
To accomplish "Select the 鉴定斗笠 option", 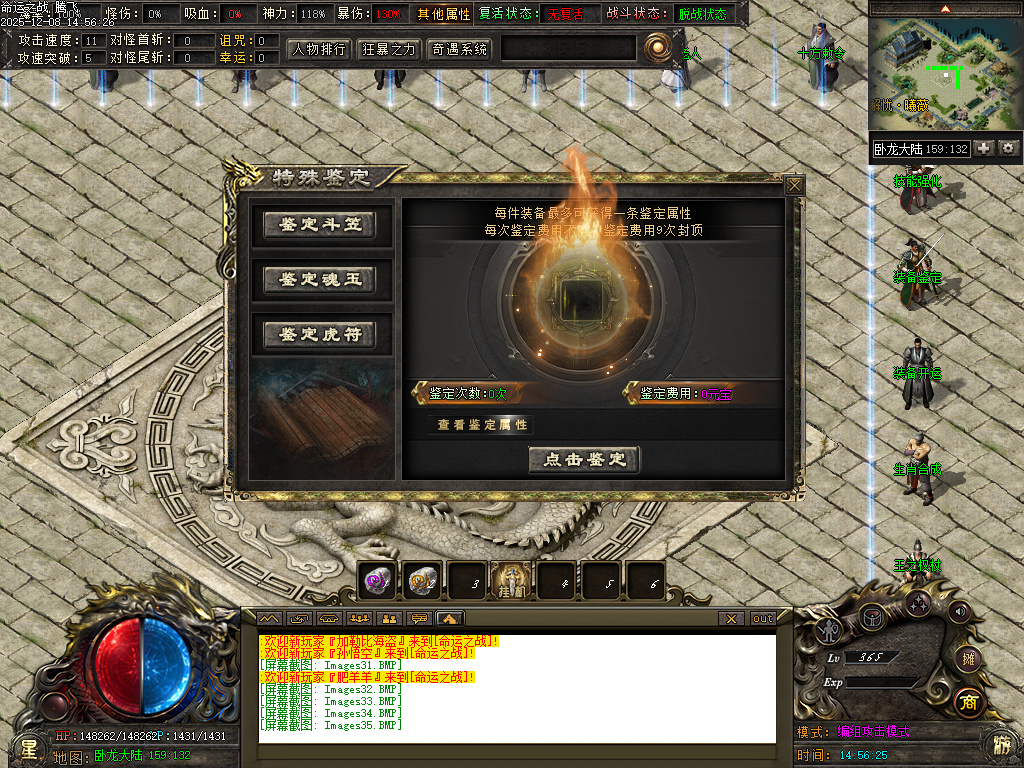I will tap(319, 225).
